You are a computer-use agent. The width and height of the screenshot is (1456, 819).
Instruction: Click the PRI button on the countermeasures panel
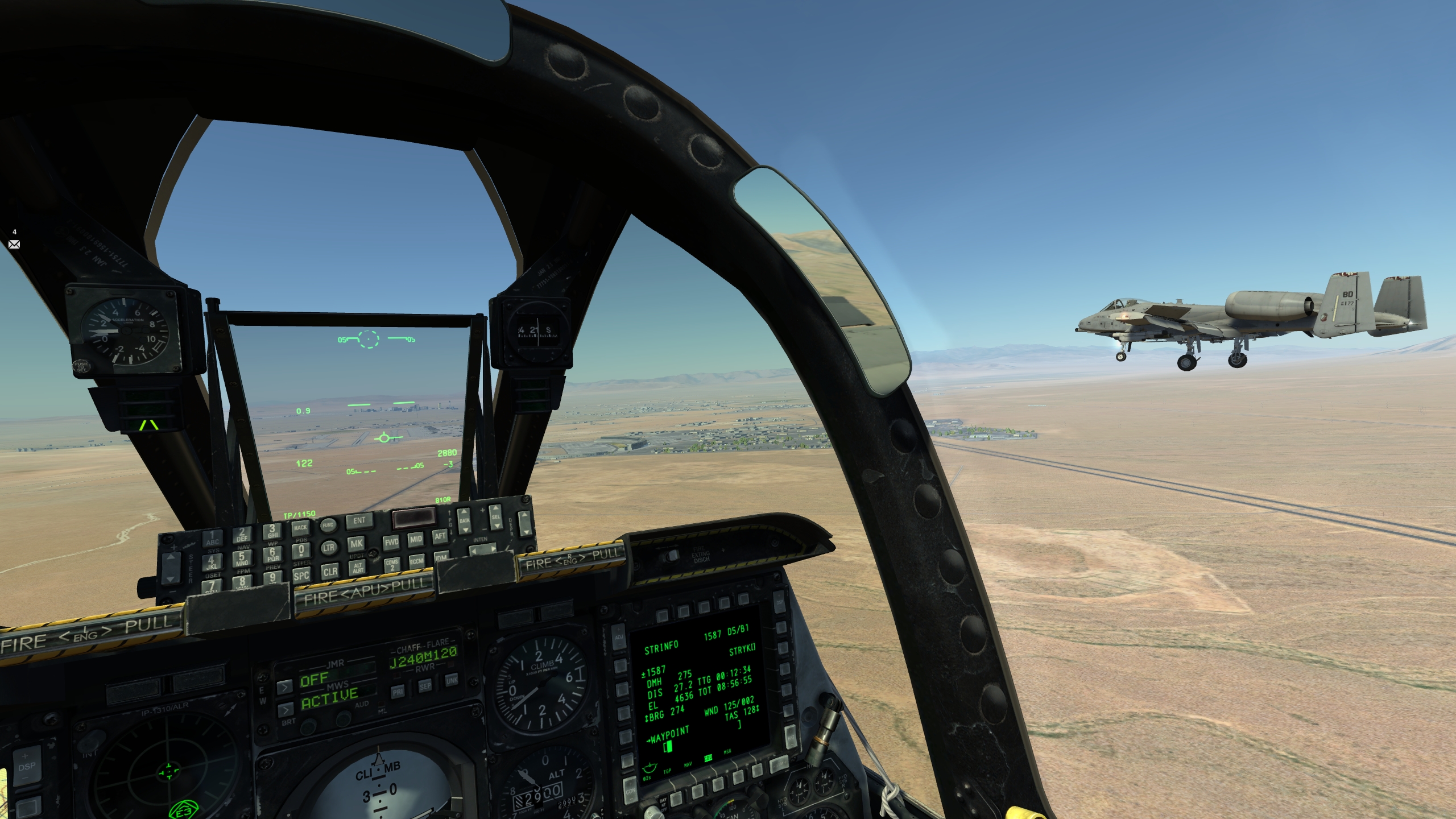click(x=398, y=692)
